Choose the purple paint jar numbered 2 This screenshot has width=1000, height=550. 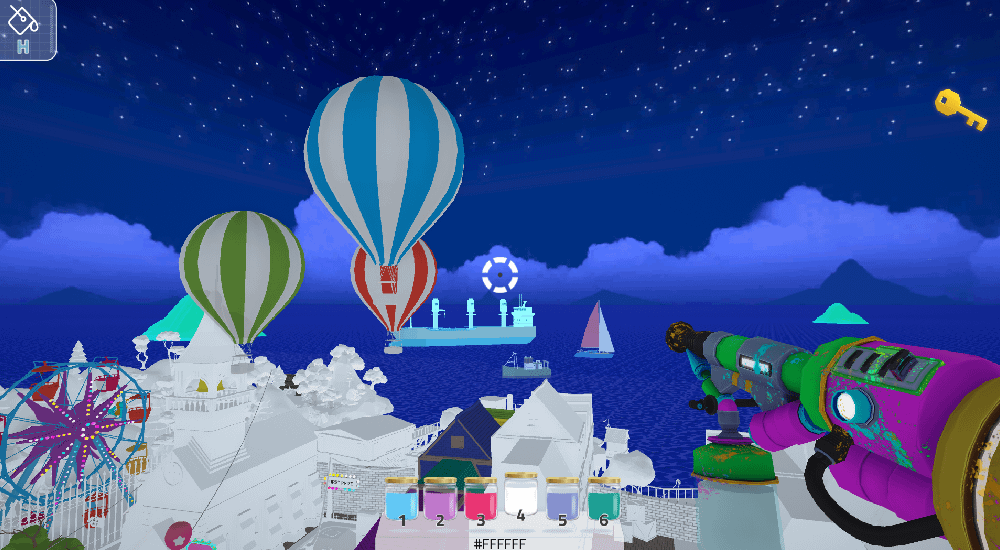(440, 499)
